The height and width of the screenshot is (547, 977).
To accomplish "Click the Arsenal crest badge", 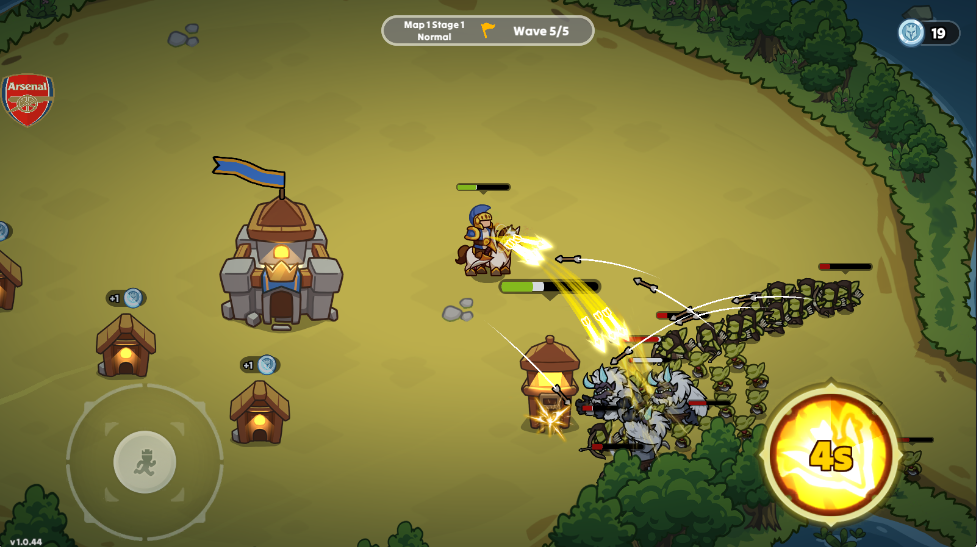I will click(28, 100).
